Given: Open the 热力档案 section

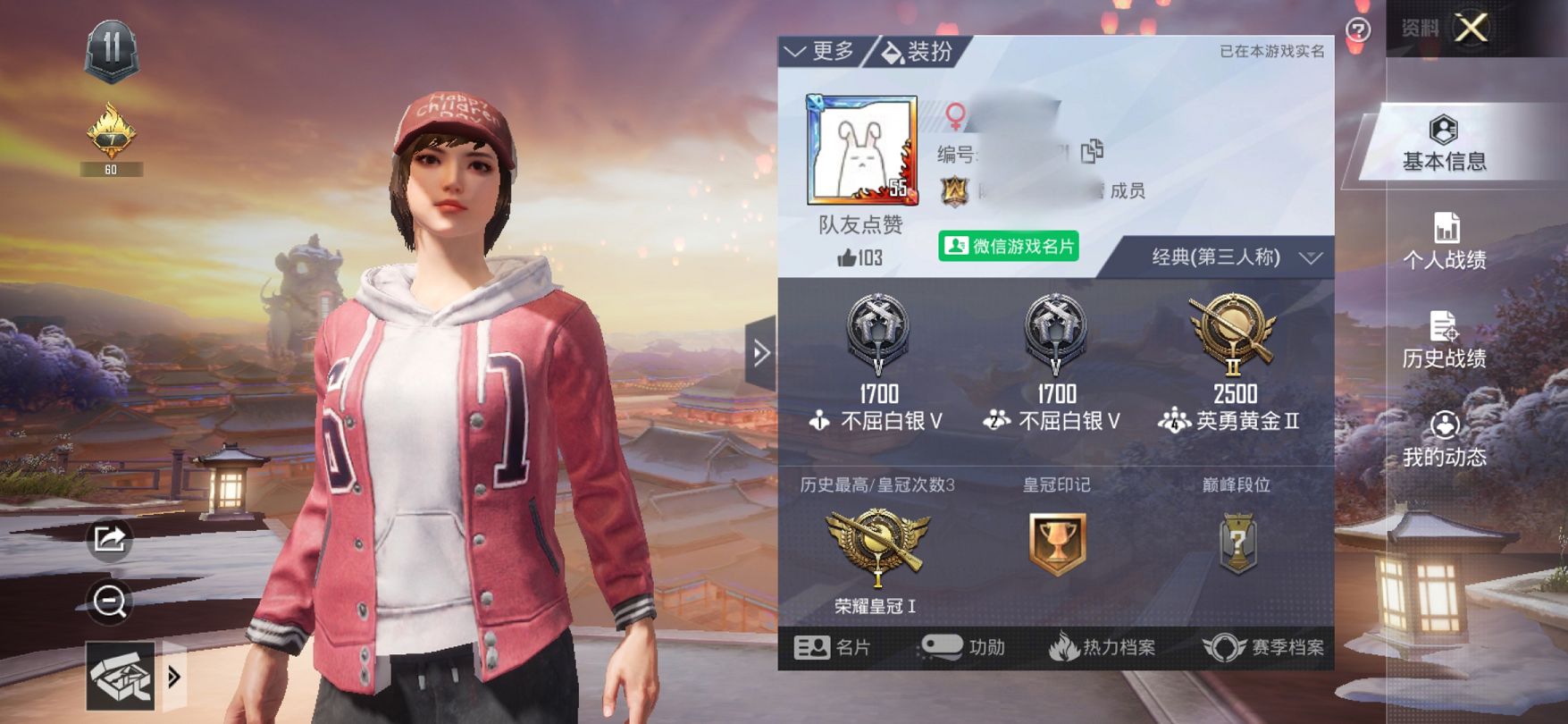Looking at the screenshot, I should click(x=1102, y=647).
